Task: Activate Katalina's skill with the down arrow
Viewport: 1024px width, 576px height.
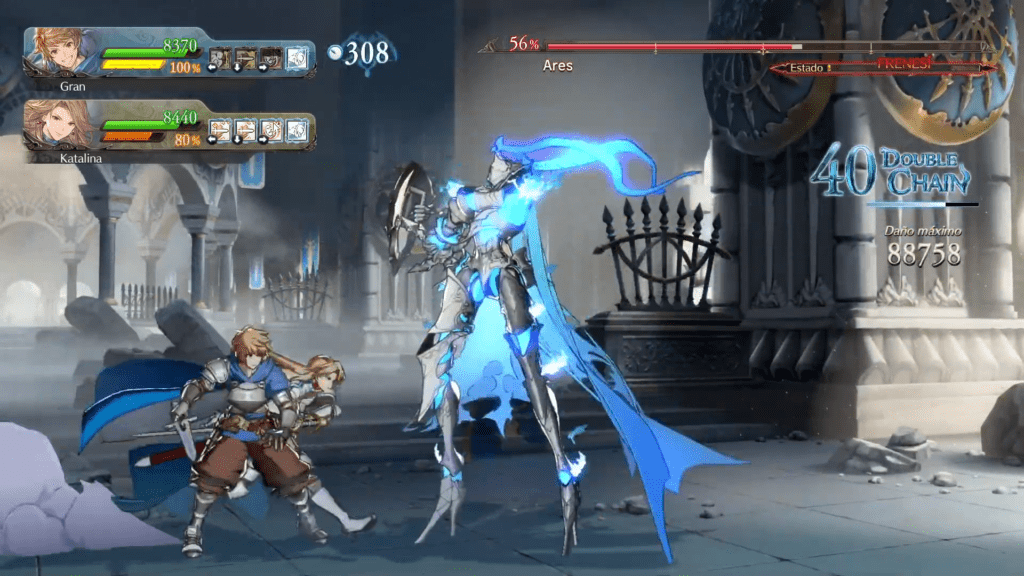Action: (245, 130)
